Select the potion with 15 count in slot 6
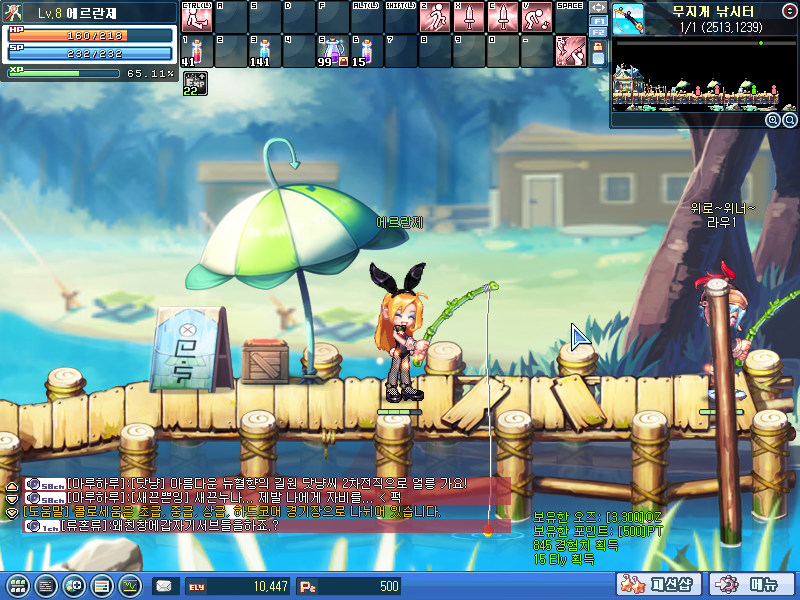This screenshot has width=800, height=600. [x=367, y=50]
